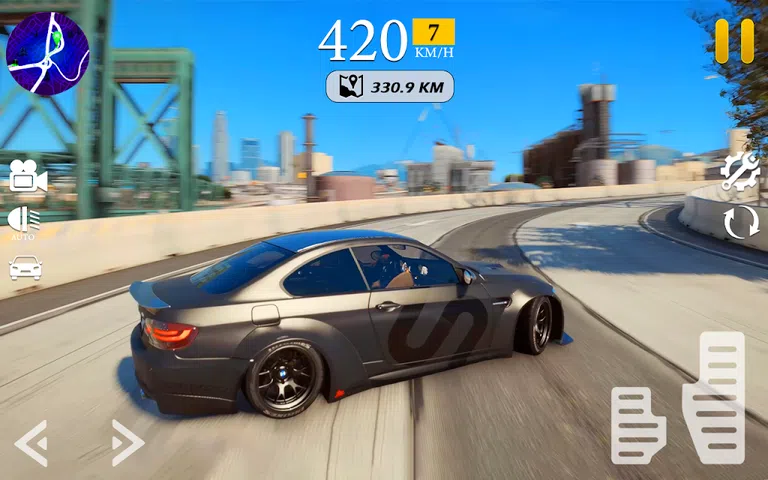Switch camera view using the video camera icon
Viewport: 768px width, 480px height.
[28, 177]
